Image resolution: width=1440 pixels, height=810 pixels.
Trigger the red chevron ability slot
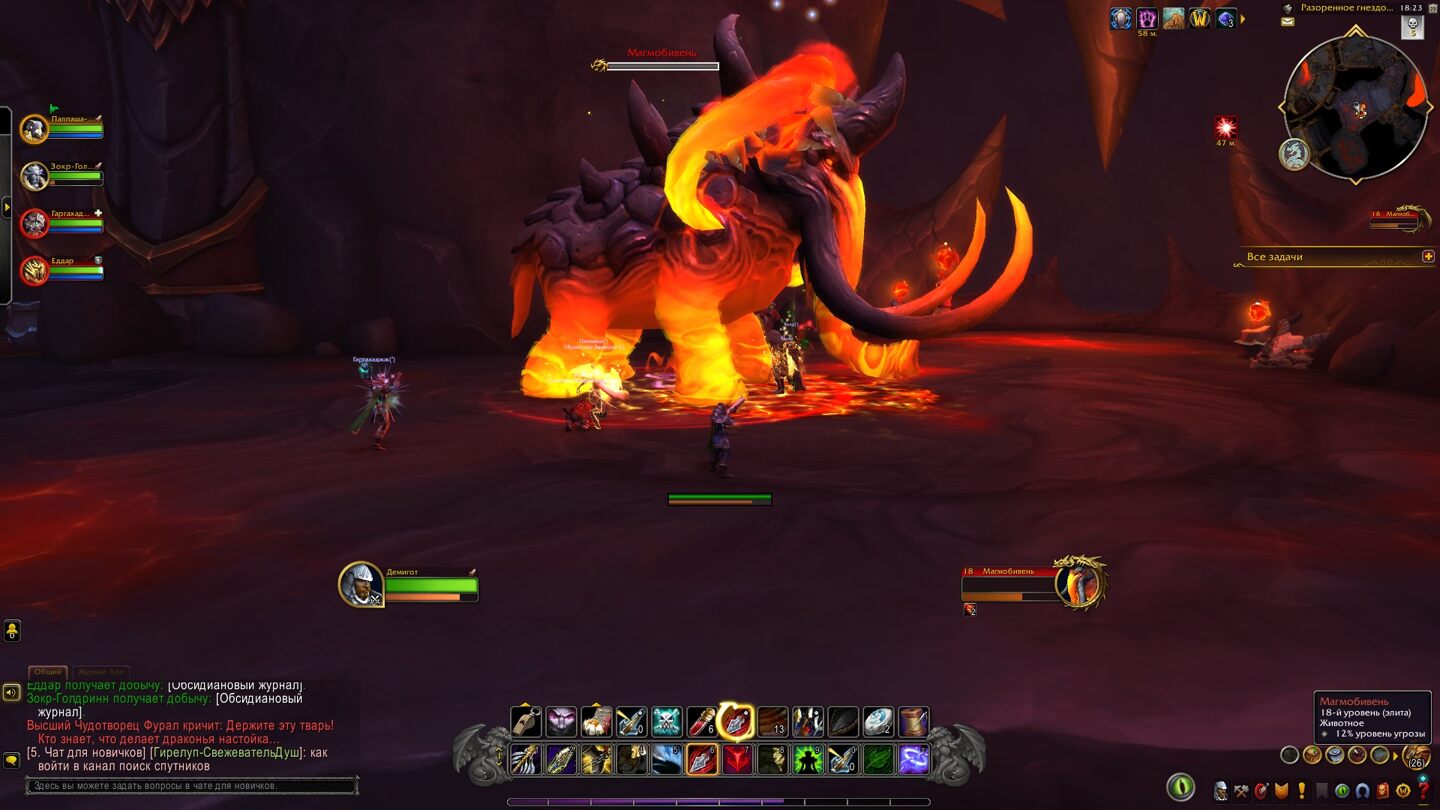(738, 759)
